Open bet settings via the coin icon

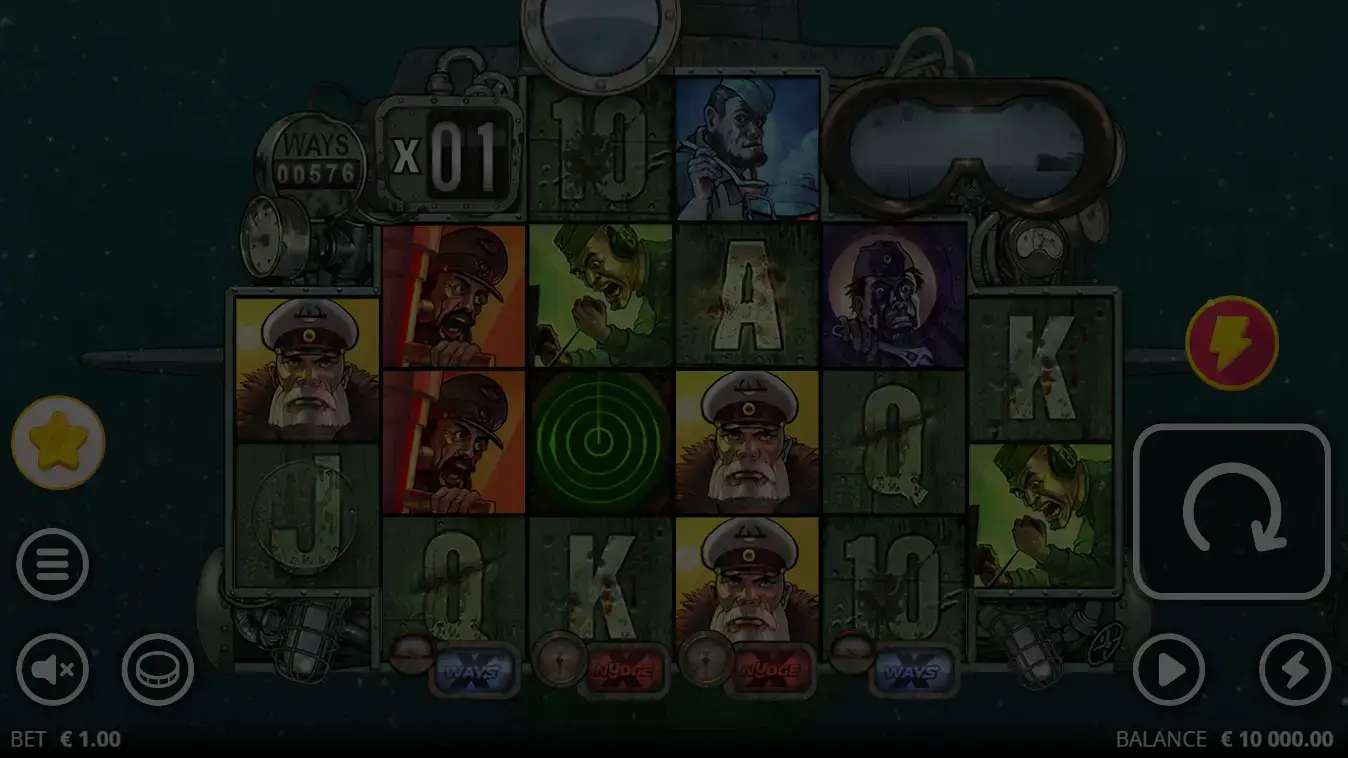click(156, 670)
